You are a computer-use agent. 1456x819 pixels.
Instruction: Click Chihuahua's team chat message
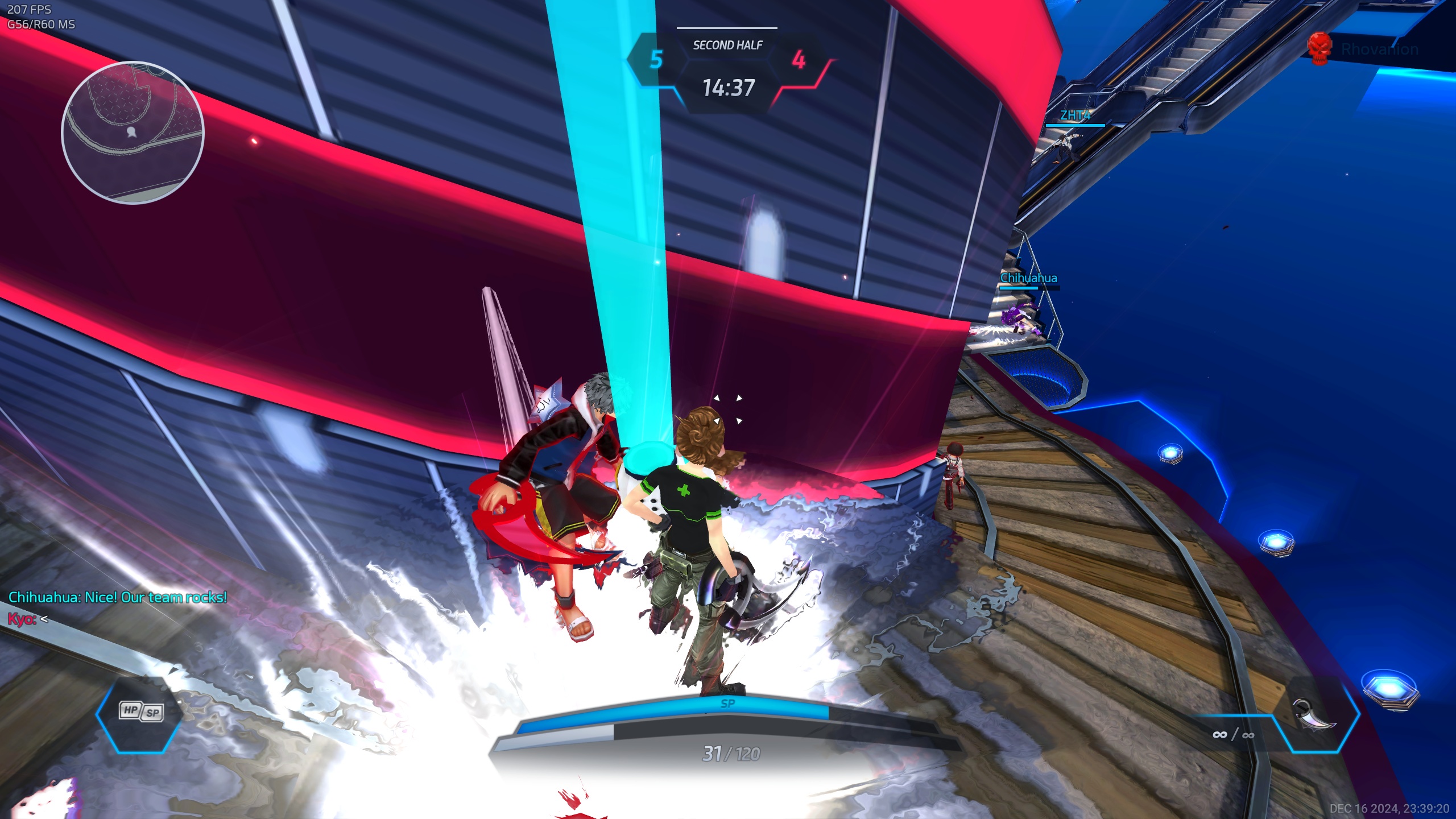[x=118, y=597]
